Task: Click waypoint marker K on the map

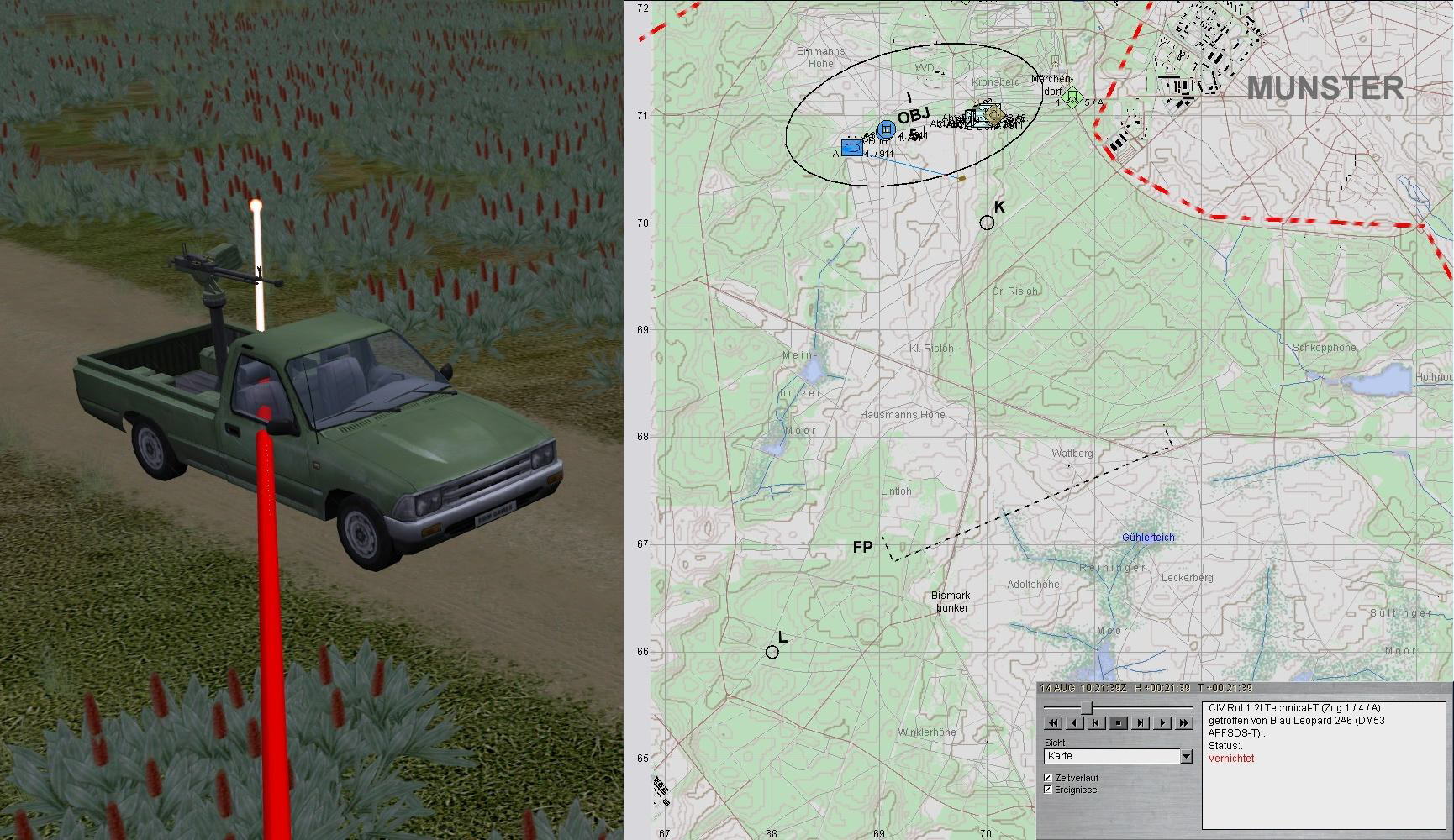Action: click(x=987, y=223)
